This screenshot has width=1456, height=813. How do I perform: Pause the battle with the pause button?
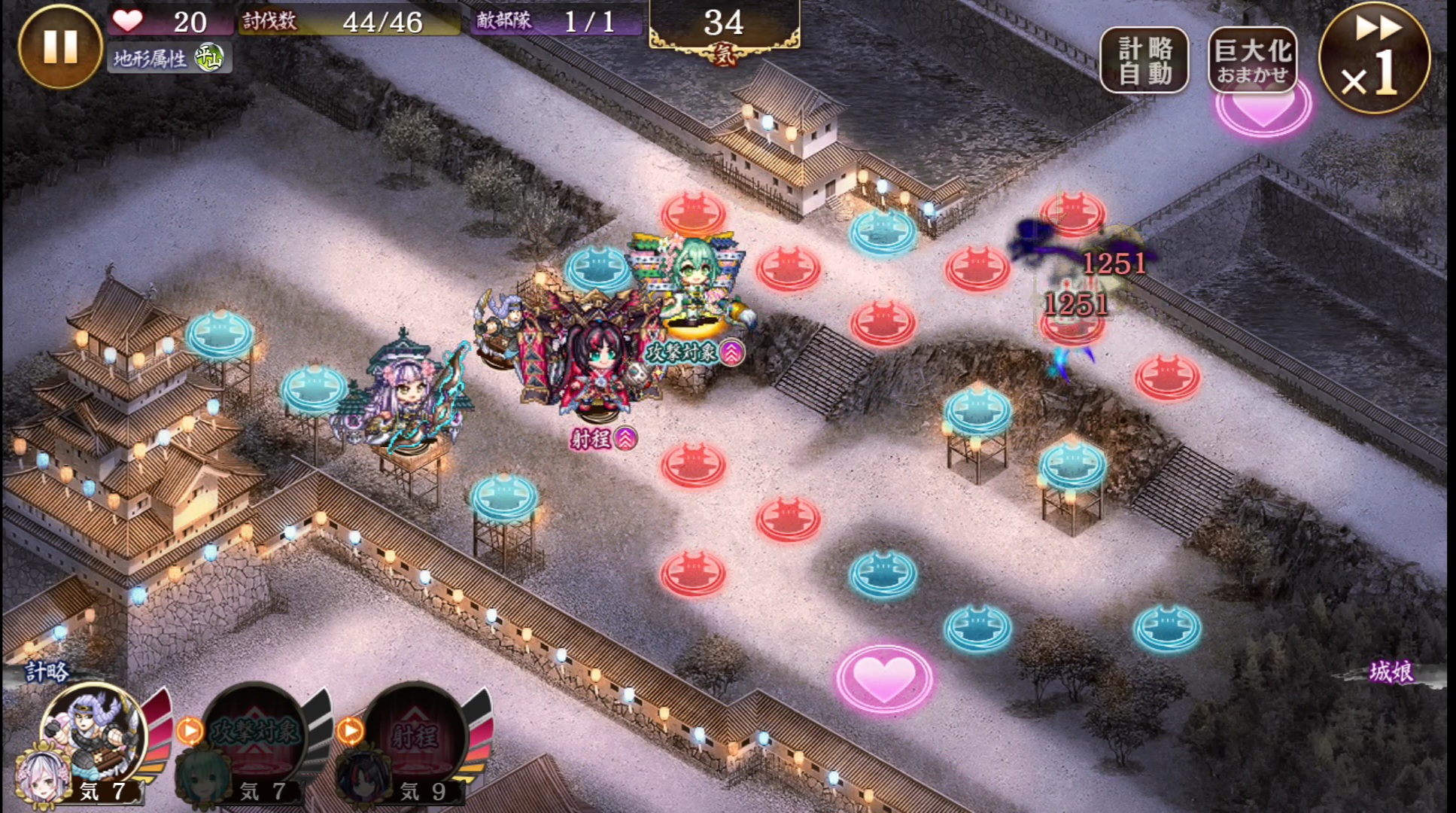click(59, 47)
